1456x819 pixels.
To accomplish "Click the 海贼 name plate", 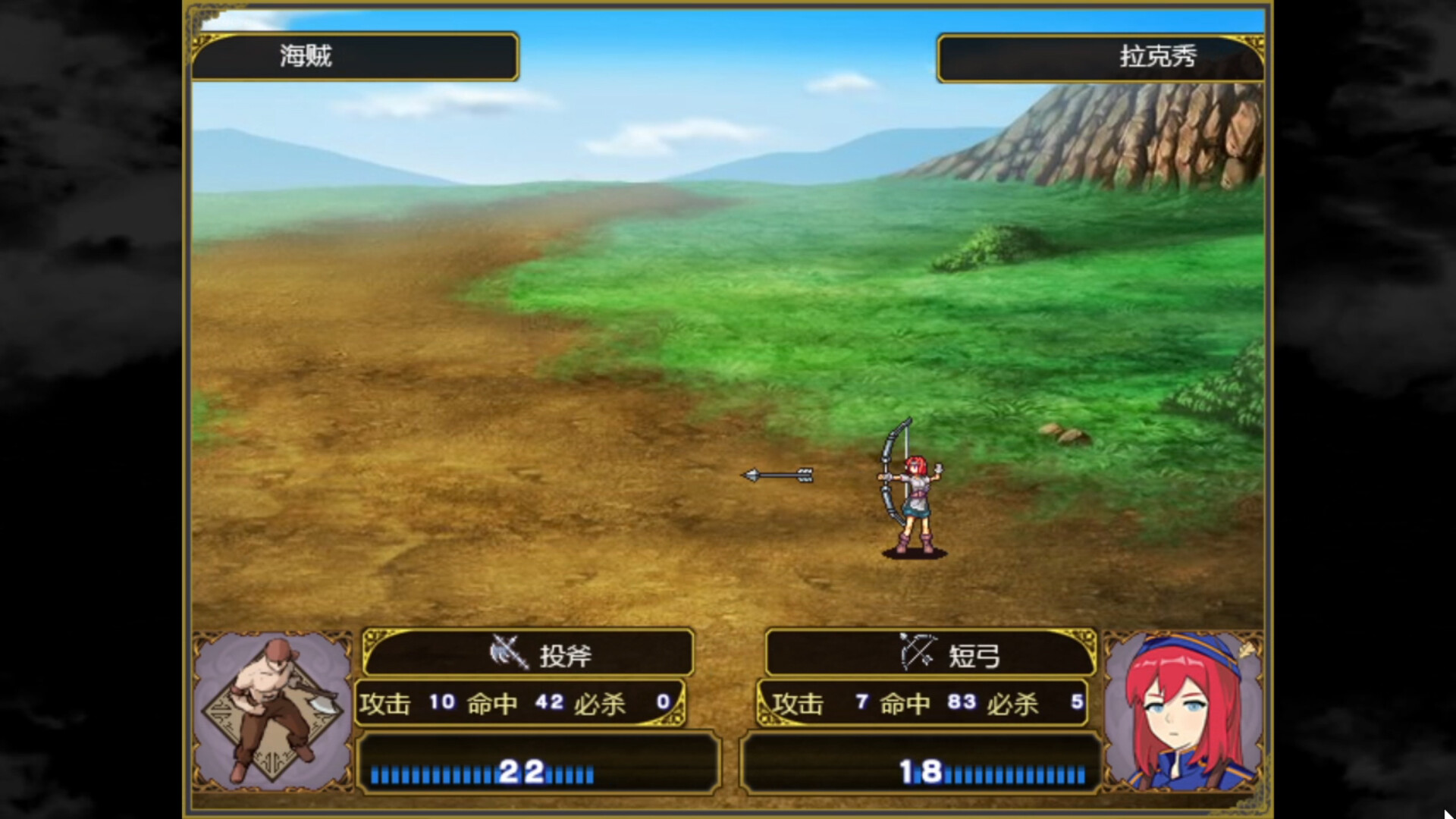I will [355, 56].
